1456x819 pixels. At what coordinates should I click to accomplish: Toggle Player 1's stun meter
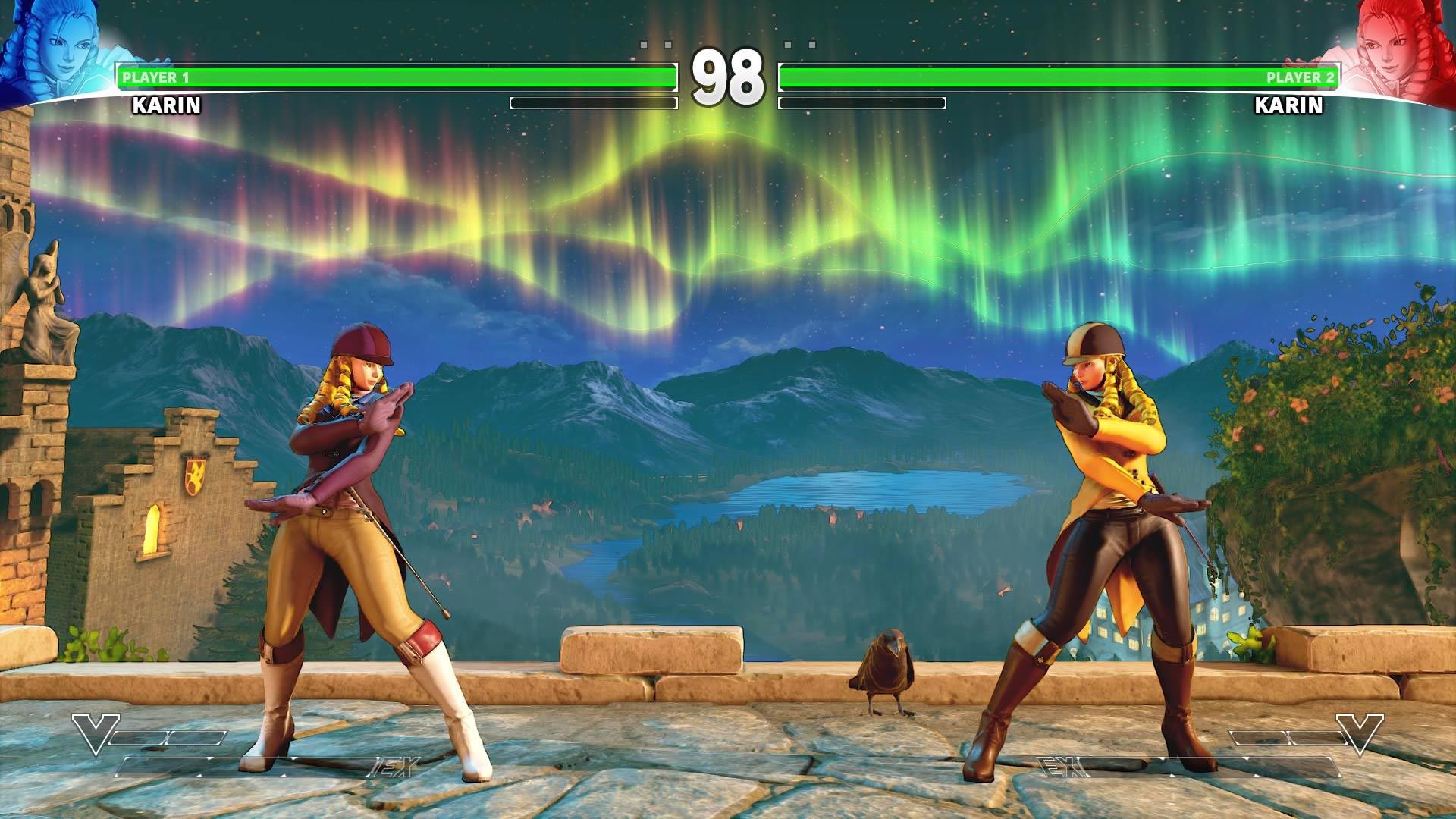[595, 102]
